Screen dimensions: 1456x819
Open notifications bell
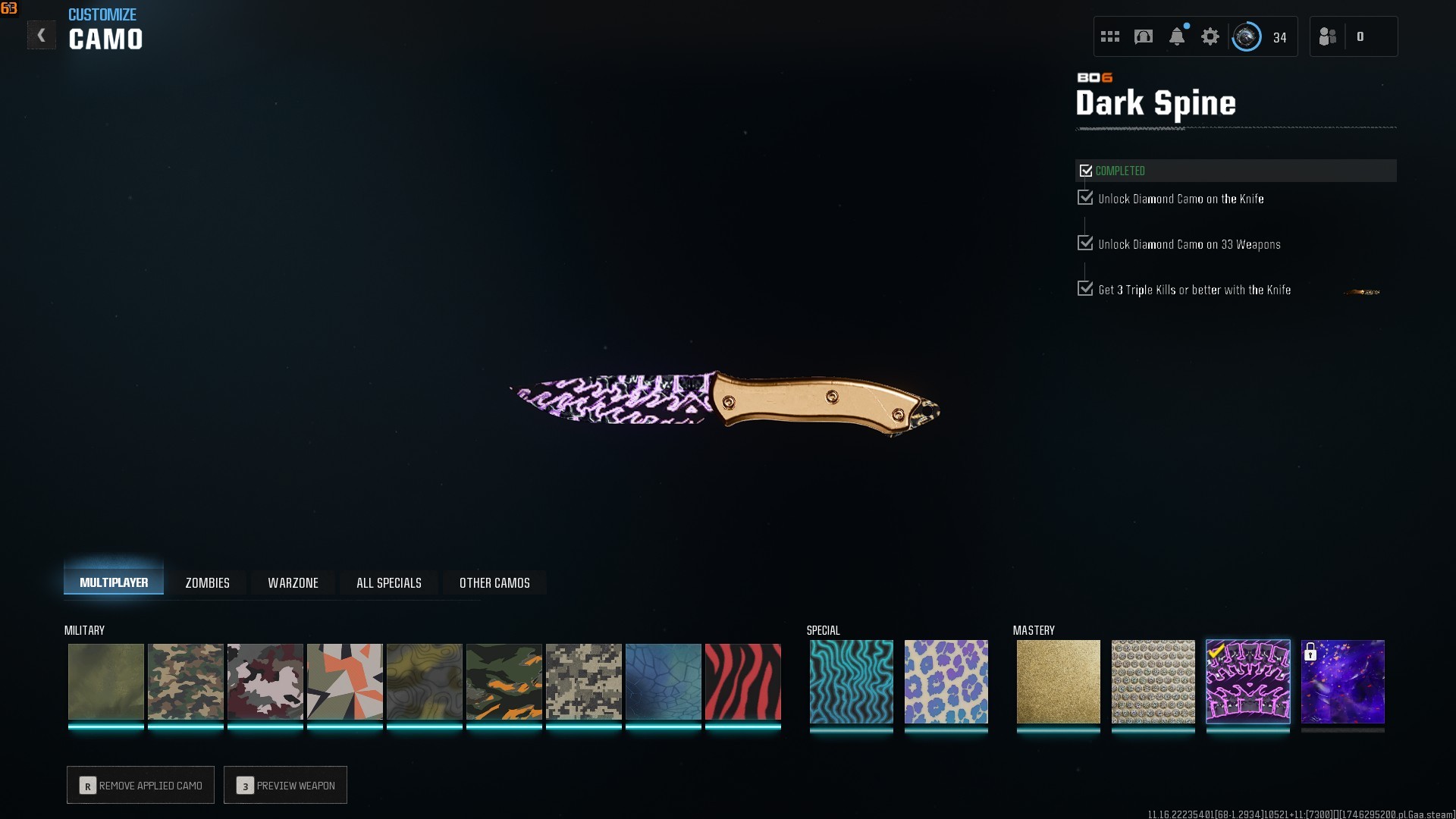pos(1177,36)
